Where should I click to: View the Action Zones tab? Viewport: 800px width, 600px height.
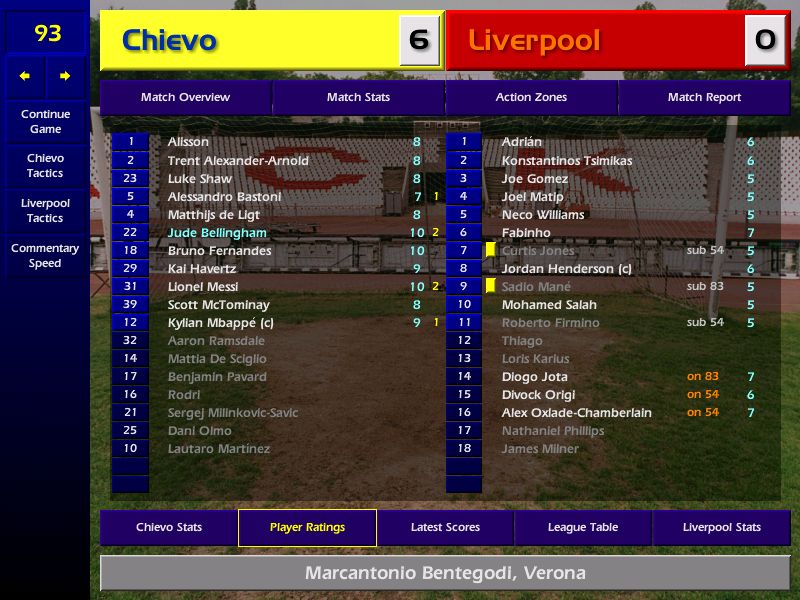coord(531,97)
